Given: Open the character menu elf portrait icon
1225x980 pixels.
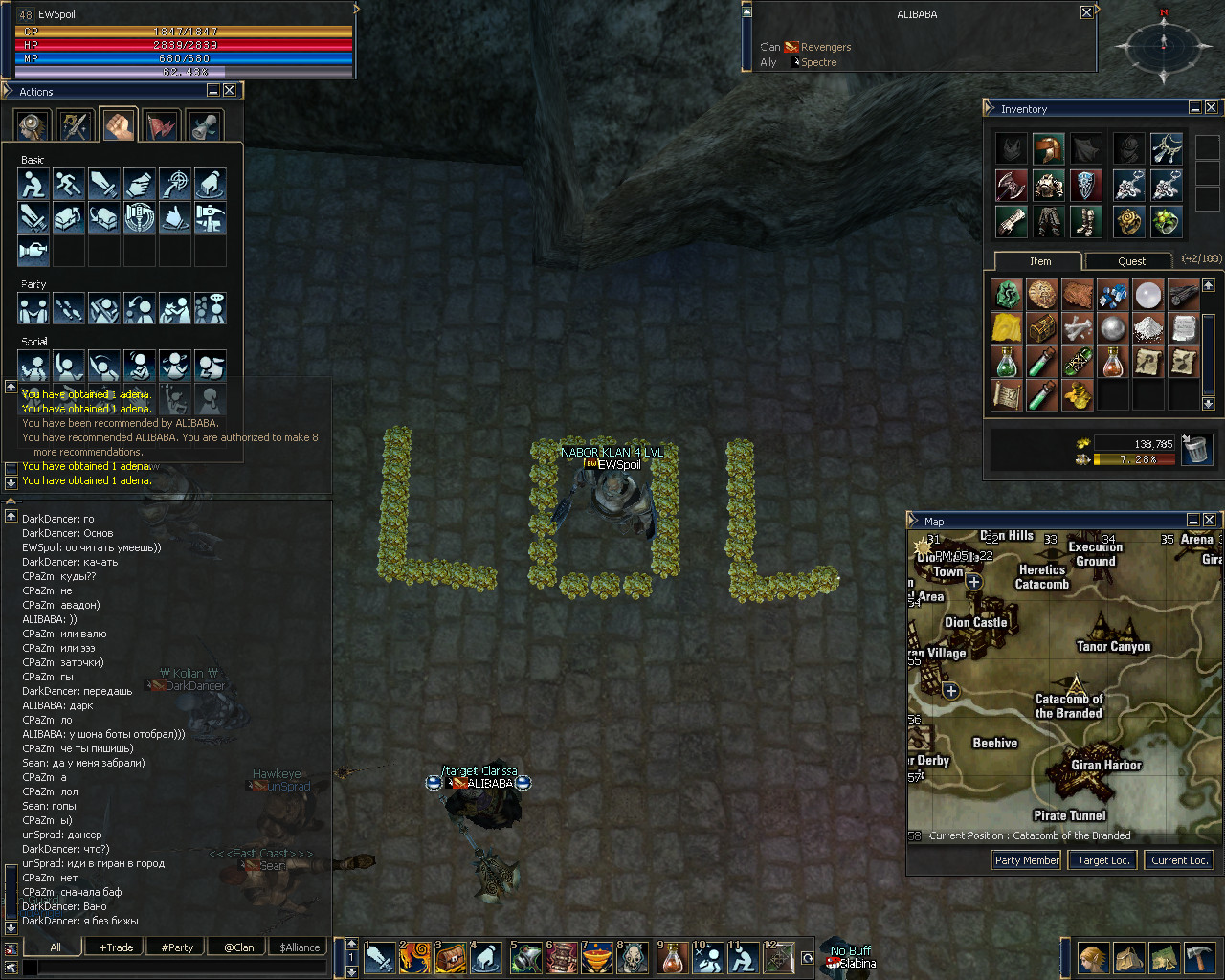Looking at the screenshot, I should 1093,957.
